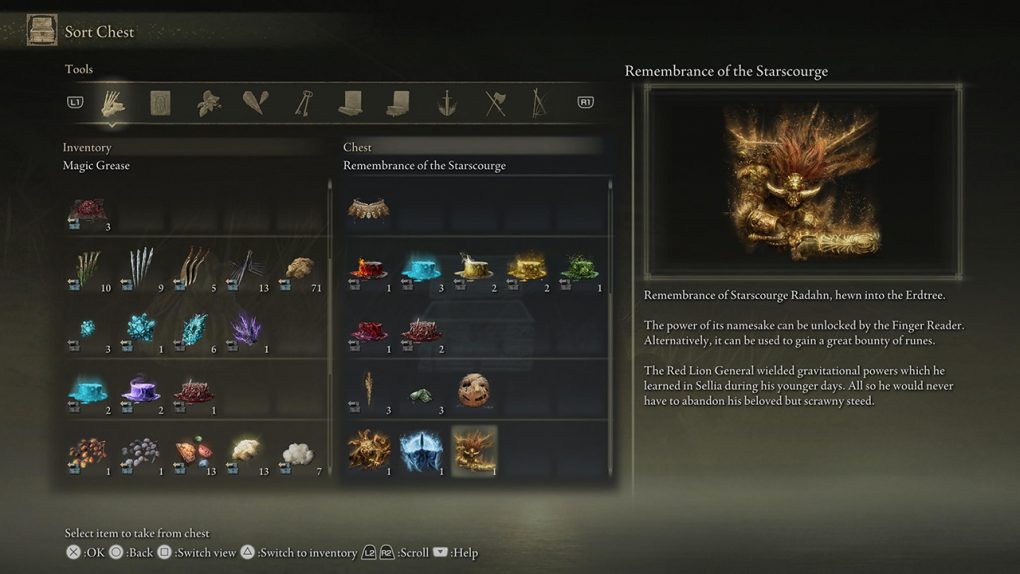1020x574 pixels.
Task: Open the crossed axes weapons tab
Action: (495, 102)
